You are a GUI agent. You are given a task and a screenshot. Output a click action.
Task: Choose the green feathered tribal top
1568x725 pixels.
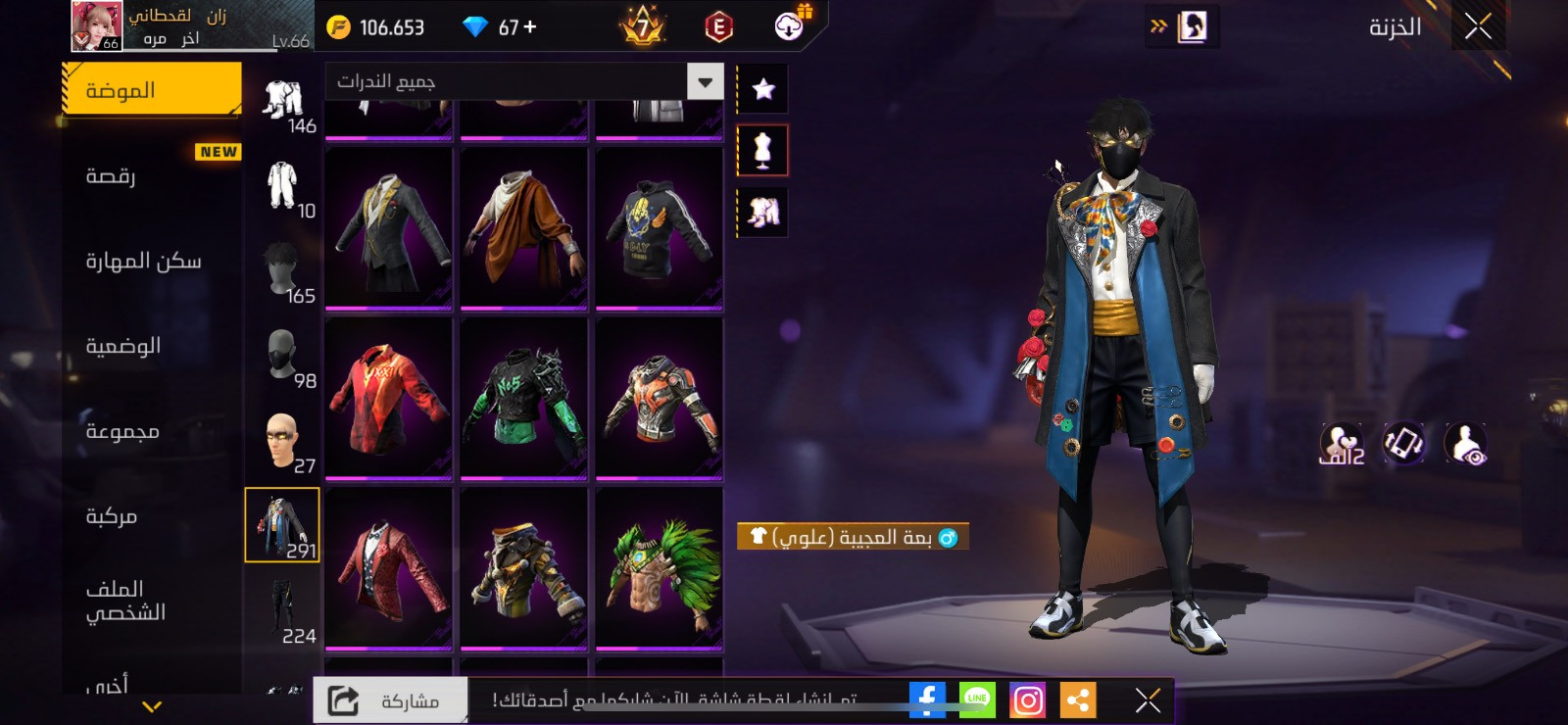pyautogui.click(x=659, y=567)
